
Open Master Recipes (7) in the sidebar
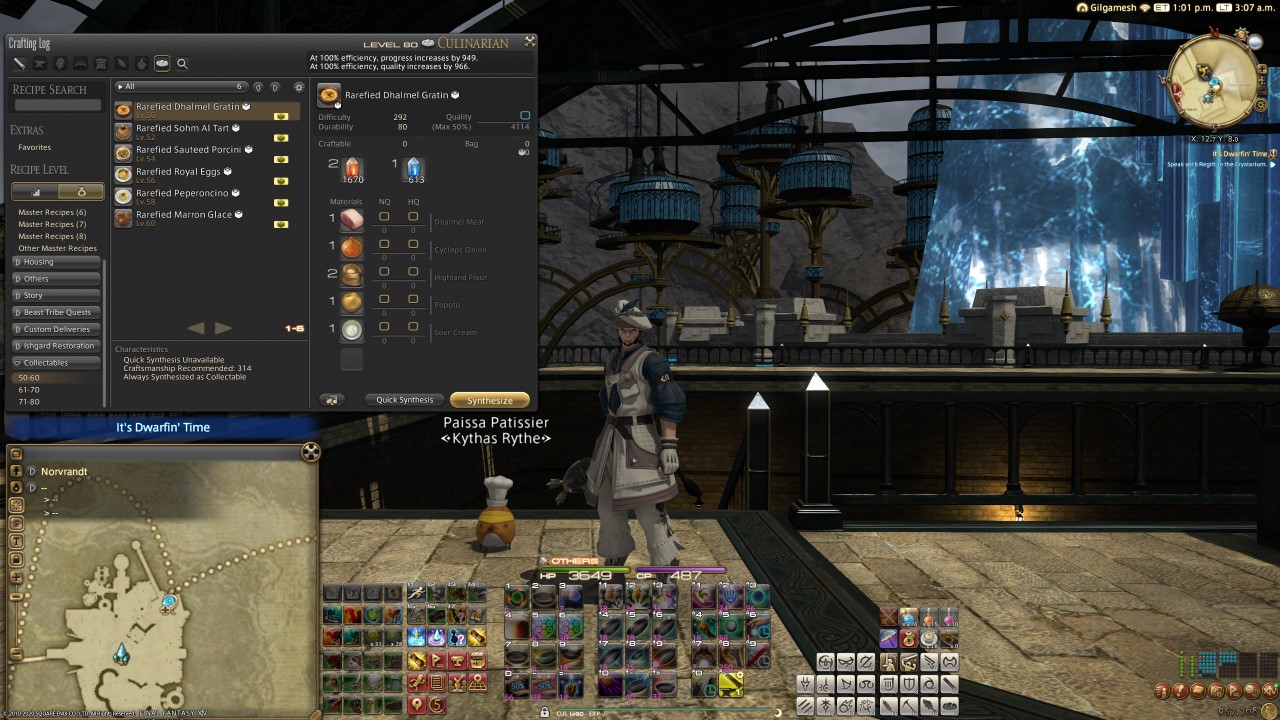54,224
